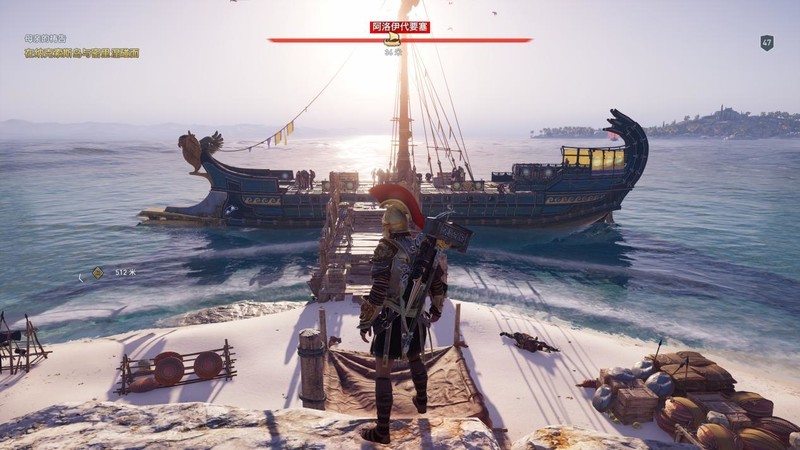Select the level 47 badge

tap(767, 43)
